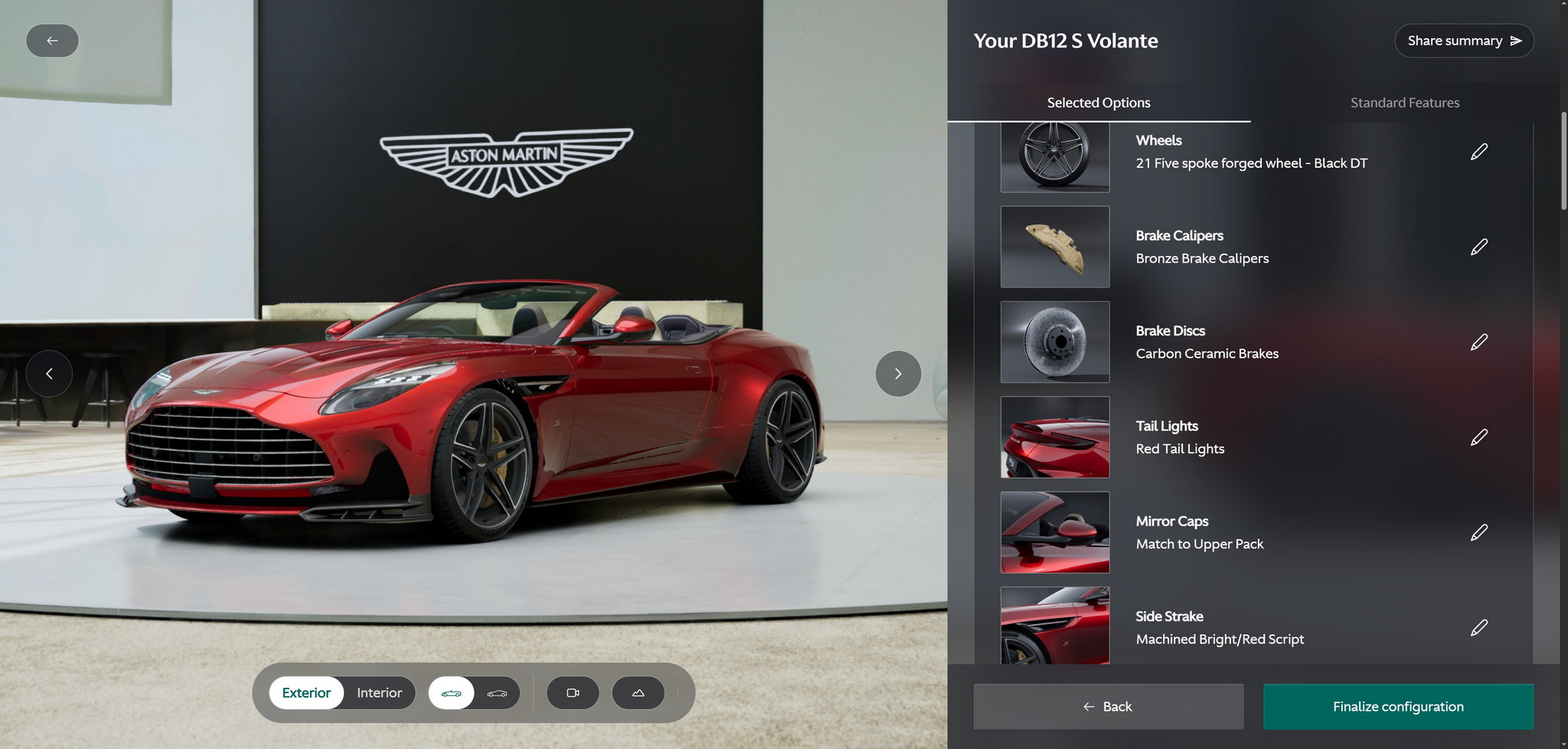Switch to the Interior view
This screenshot has width=1568, height=749.
[379, 693]
